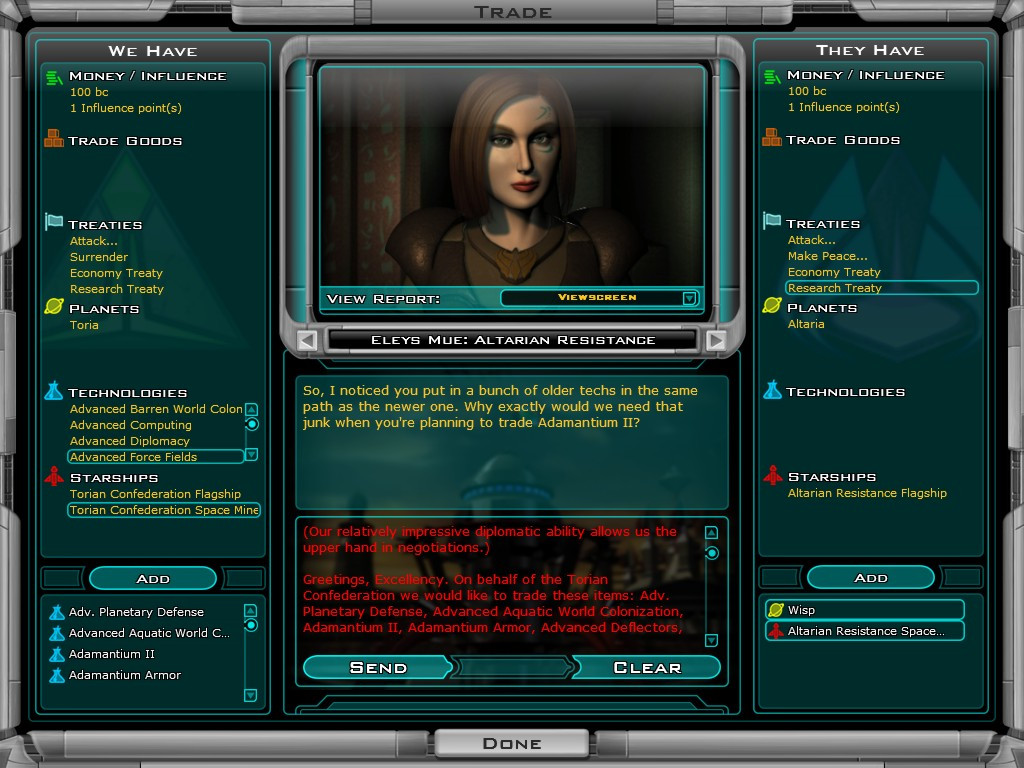
Task: Select Wisp in their offered items
Action: (x=802, y=610)
